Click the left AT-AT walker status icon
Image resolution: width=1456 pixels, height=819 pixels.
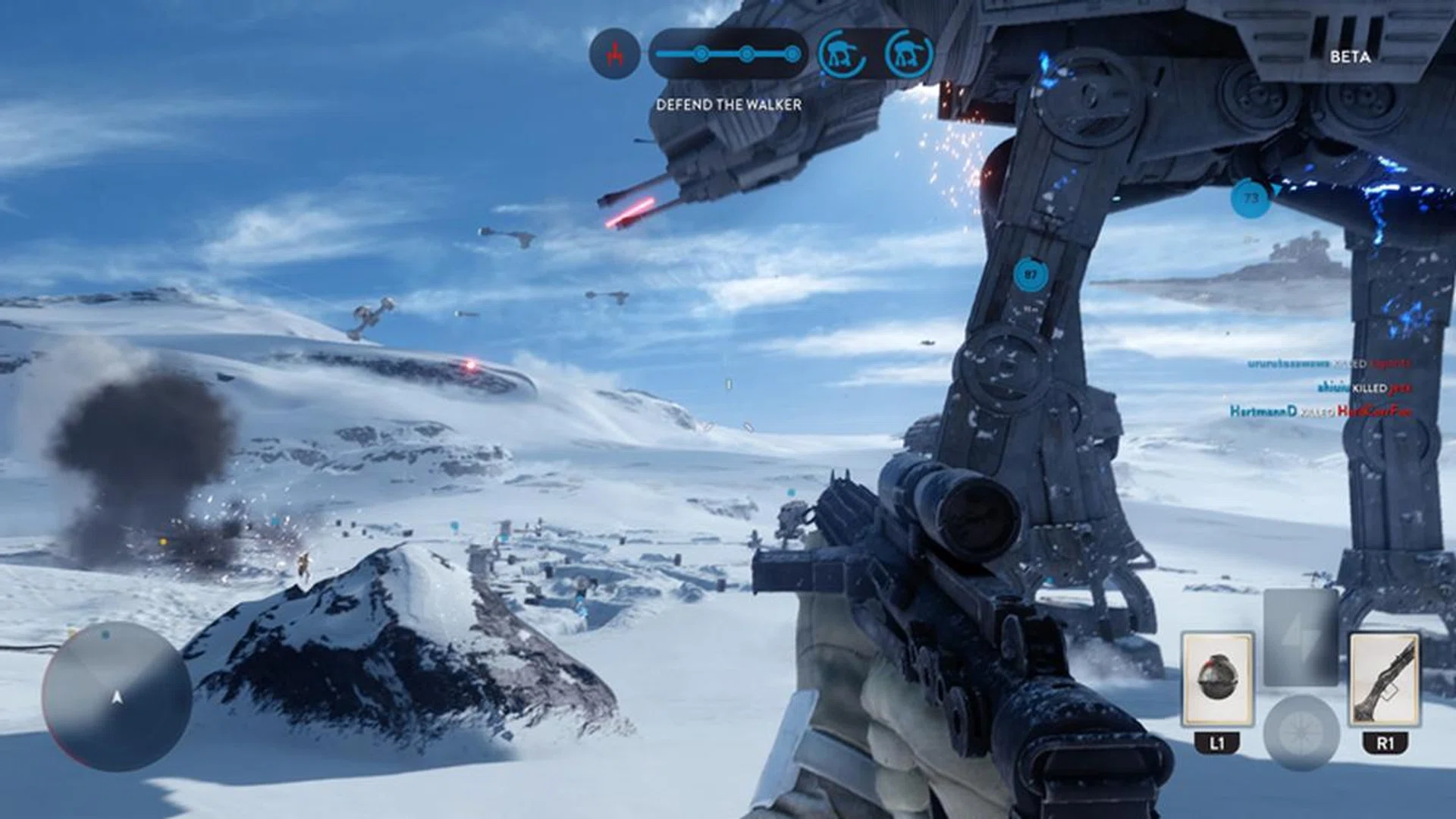click(842, 53)
